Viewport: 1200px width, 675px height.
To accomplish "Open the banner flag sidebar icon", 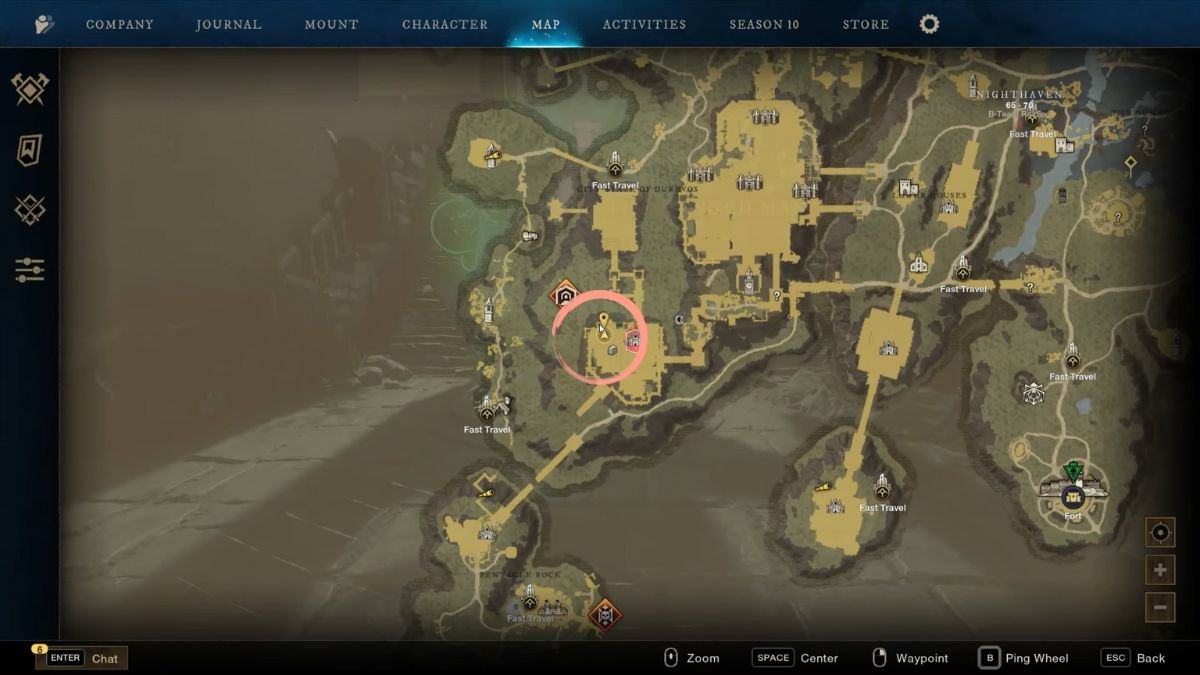I will 30,150.
